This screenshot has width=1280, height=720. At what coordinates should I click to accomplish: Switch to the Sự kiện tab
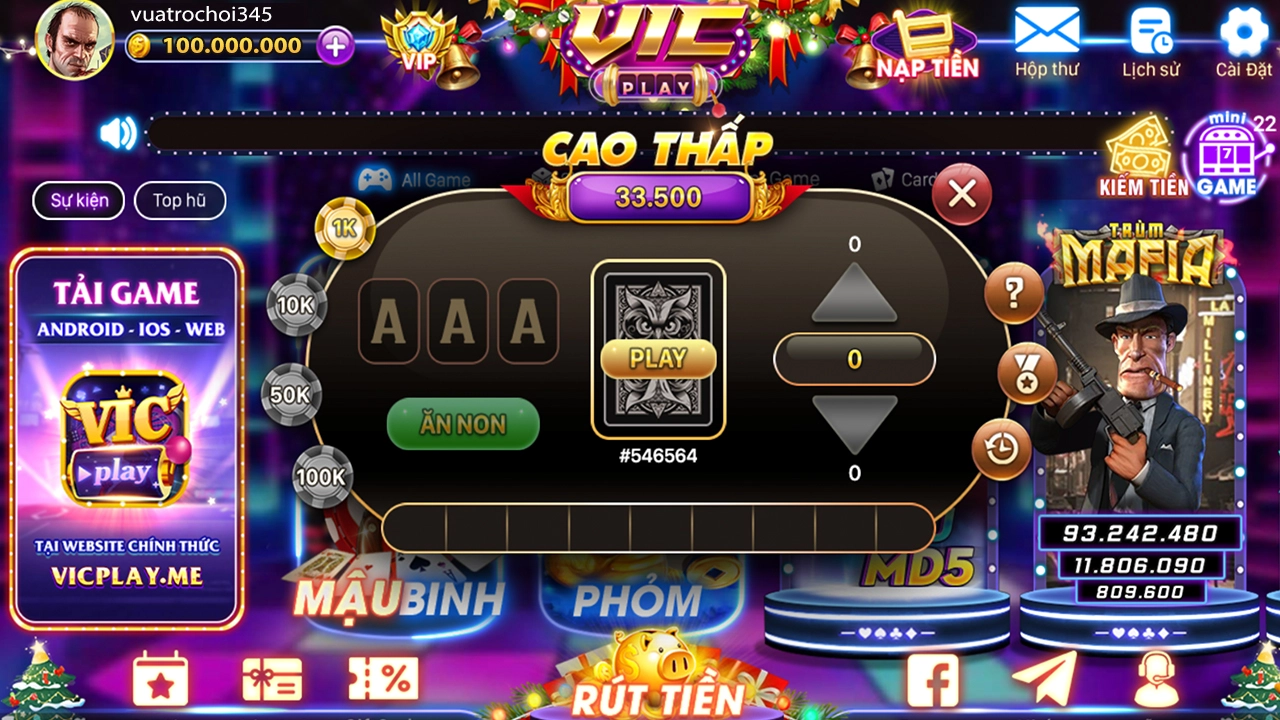(x=80, y=200)
